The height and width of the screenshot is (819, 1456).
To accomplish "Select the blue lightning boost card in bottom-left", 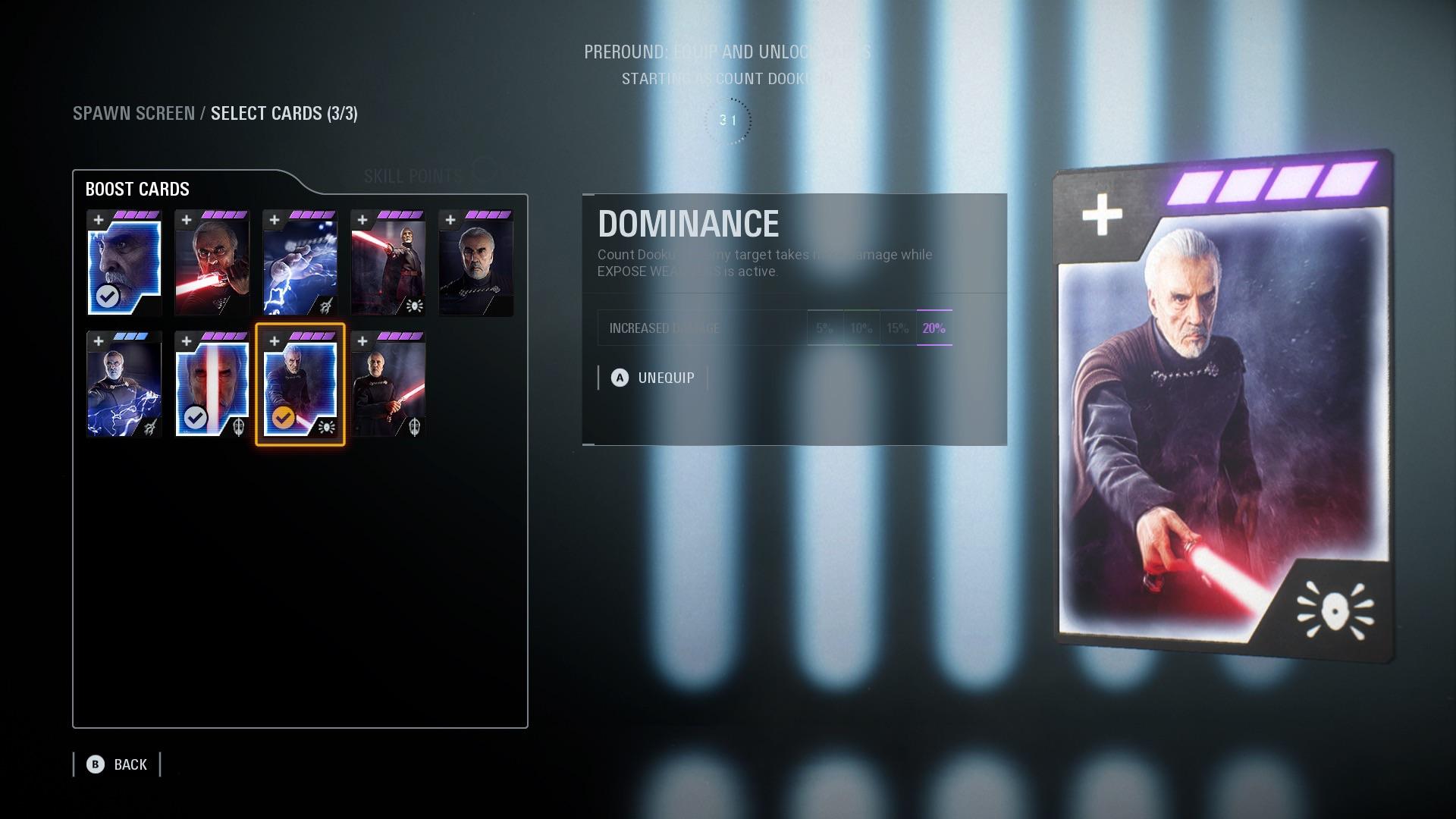I will coord(123,384).
